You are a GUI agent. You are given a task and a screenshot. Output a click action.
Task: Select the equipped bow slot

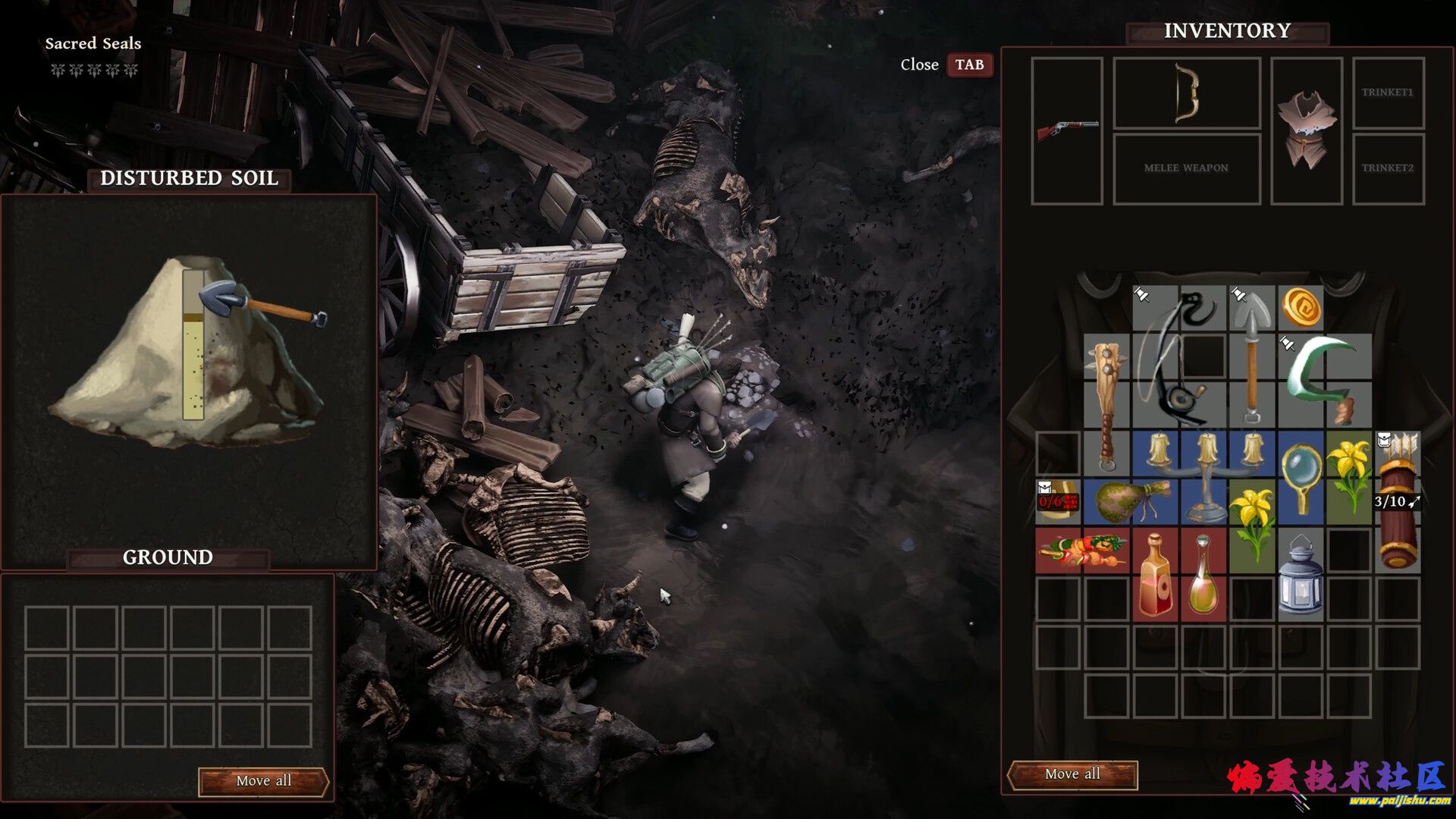click(1186, 93)
